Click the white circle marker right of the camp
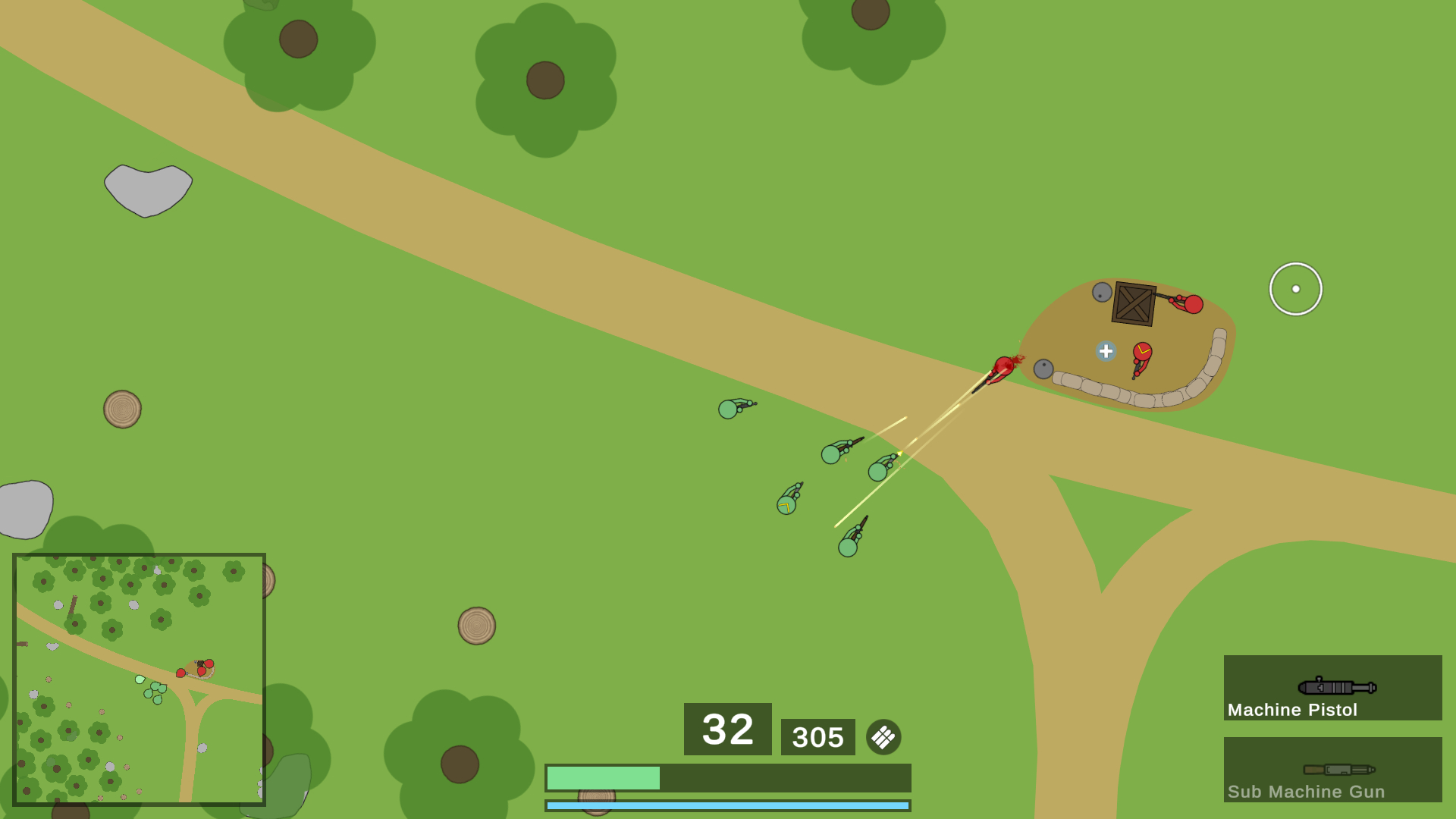 (x=1294, y=288)
